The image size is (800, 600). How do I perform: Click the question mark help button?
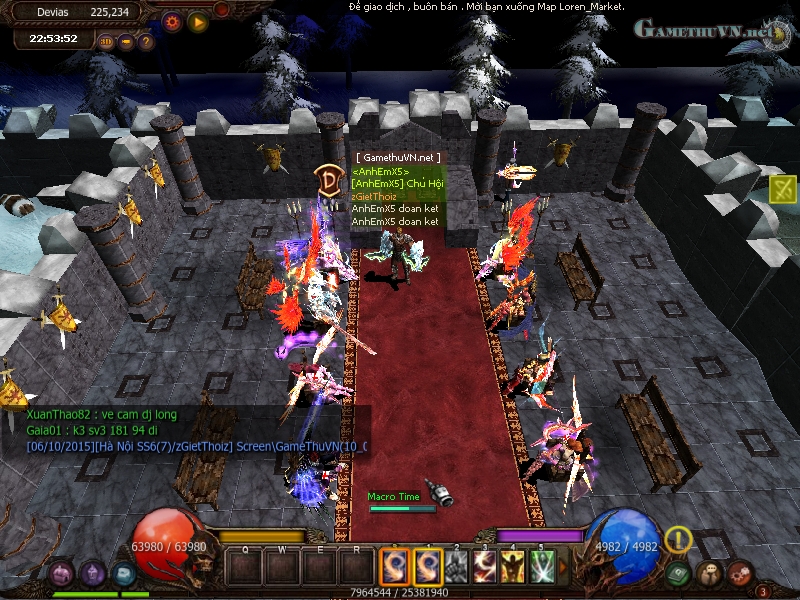coord(145,42)
